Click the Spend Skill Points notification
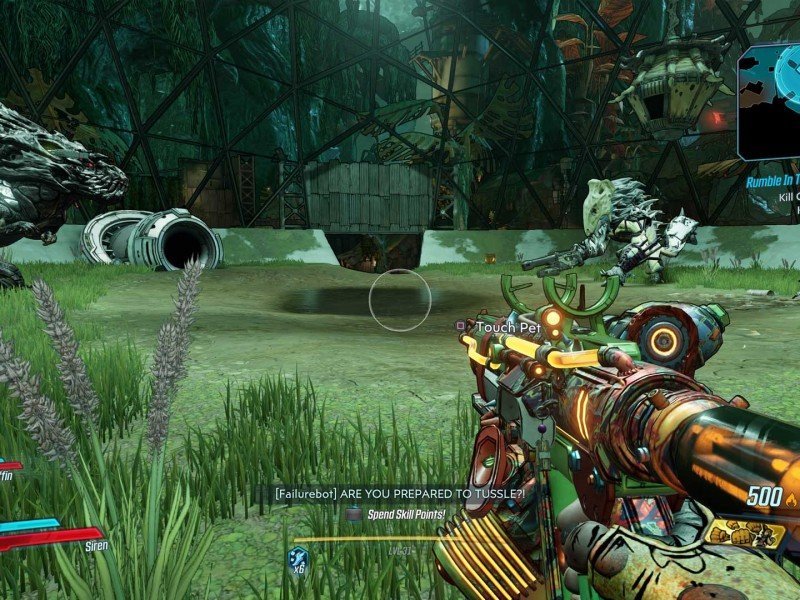Image resolution: width=800 pixels, height=600 pixels. pos(396,514)
